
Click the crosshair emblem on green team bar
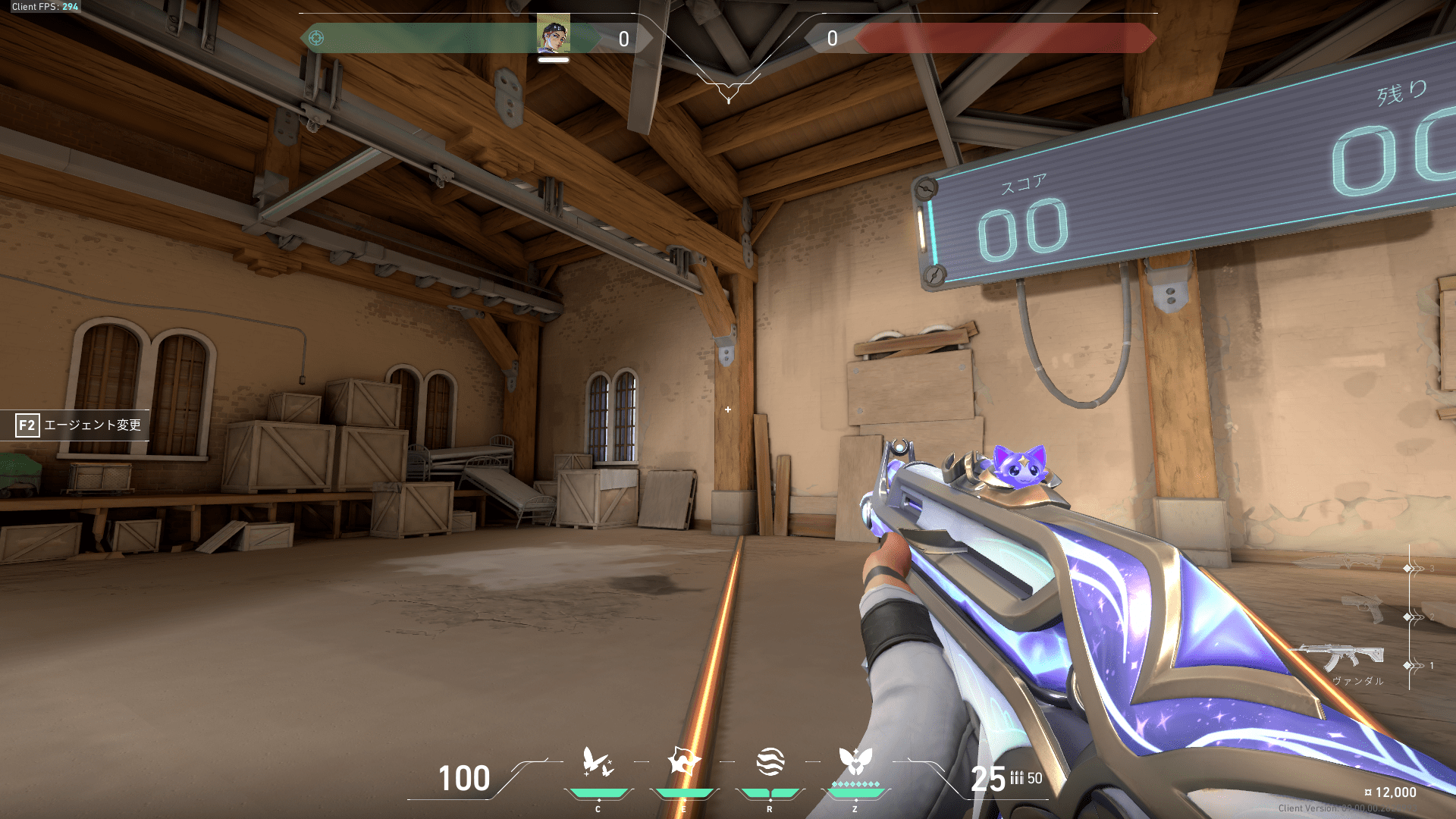316,38
